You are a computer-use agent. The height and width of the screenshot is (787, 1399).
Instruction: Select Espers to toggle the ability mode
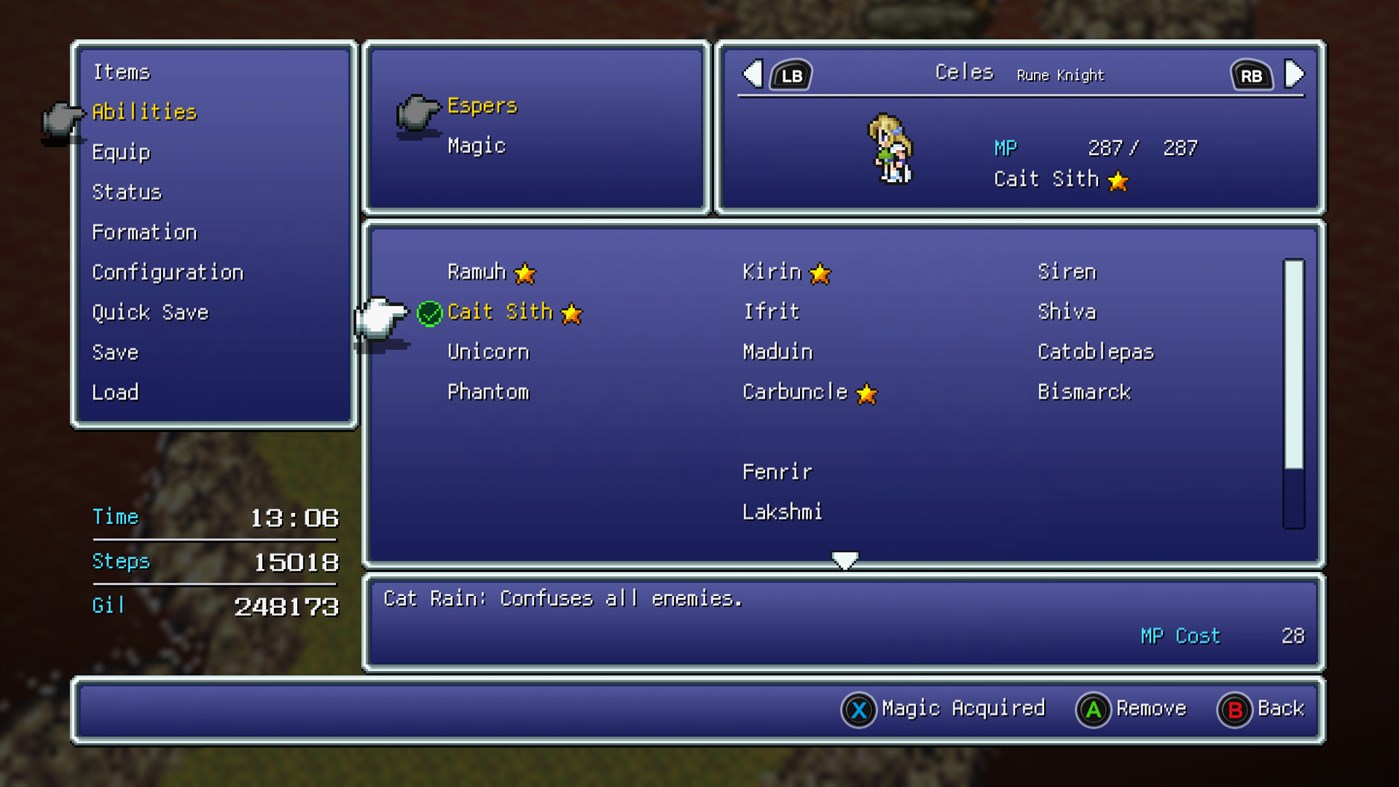[481, 105]
